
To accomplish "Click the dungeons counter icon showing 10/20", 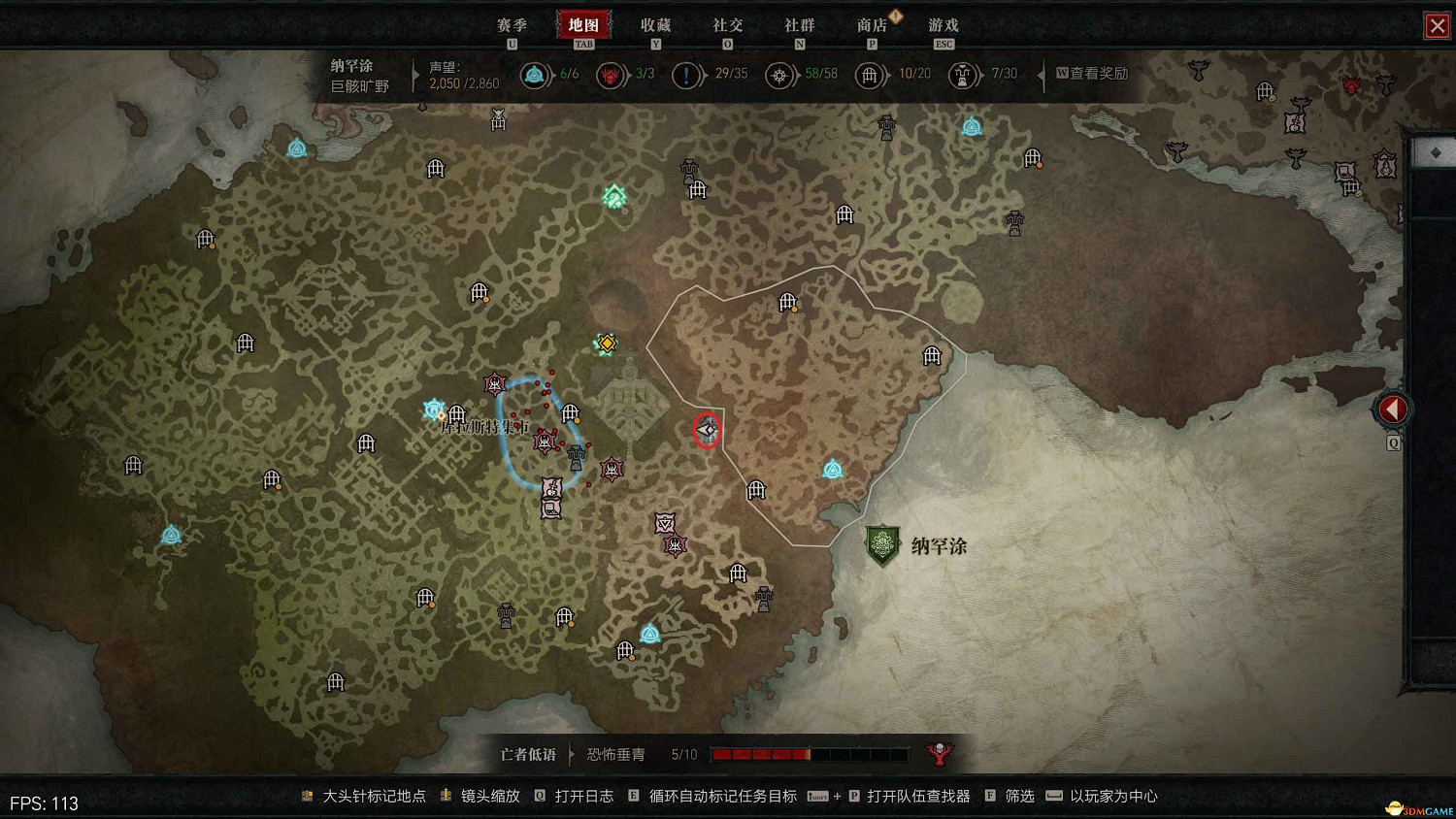I will tap(870, 75).
